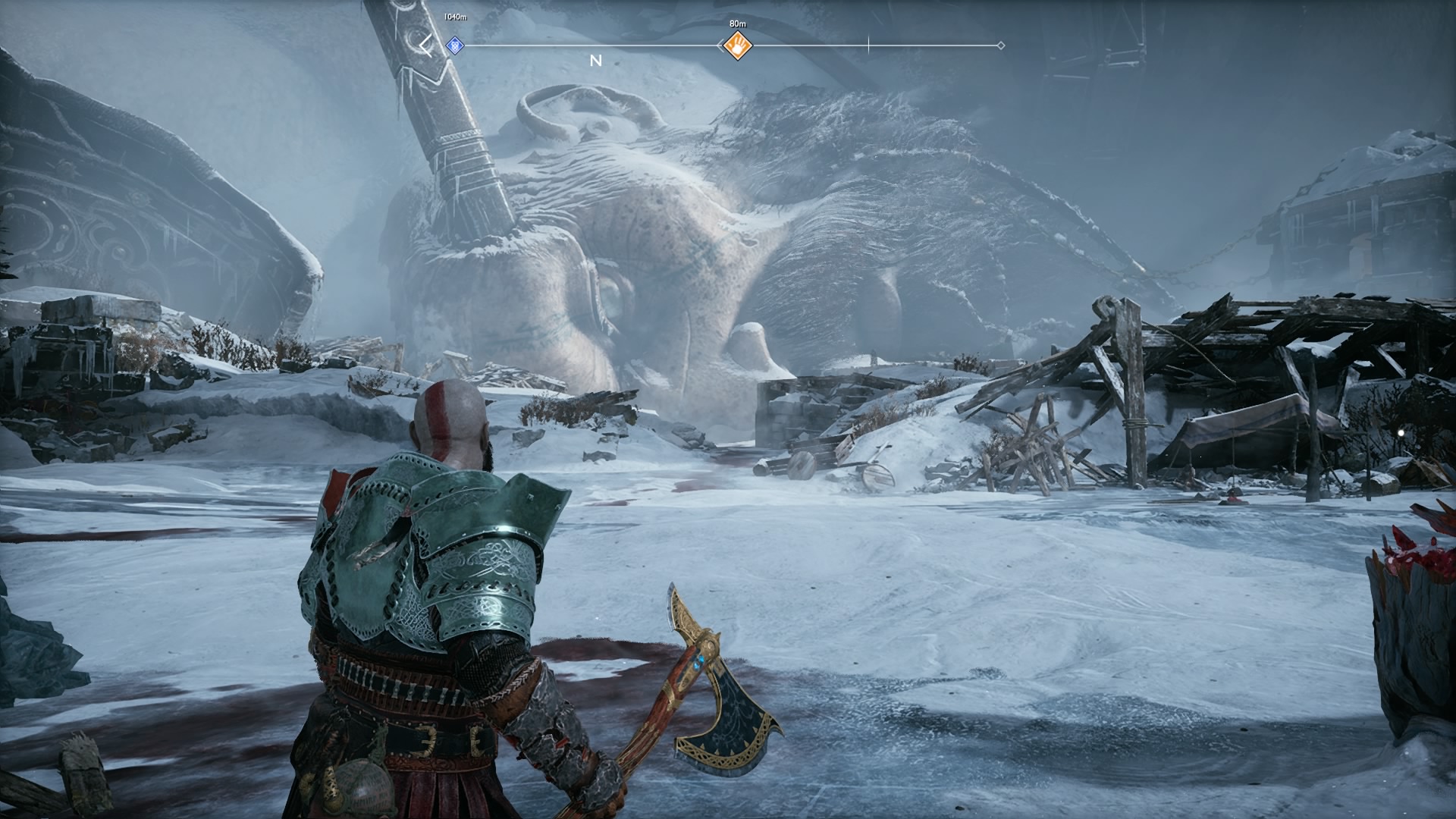Image resolution: width=1456 pixels, height=819 pixels.
Task: Select the orange hand objective marker
Action: [x=737, y=45]
